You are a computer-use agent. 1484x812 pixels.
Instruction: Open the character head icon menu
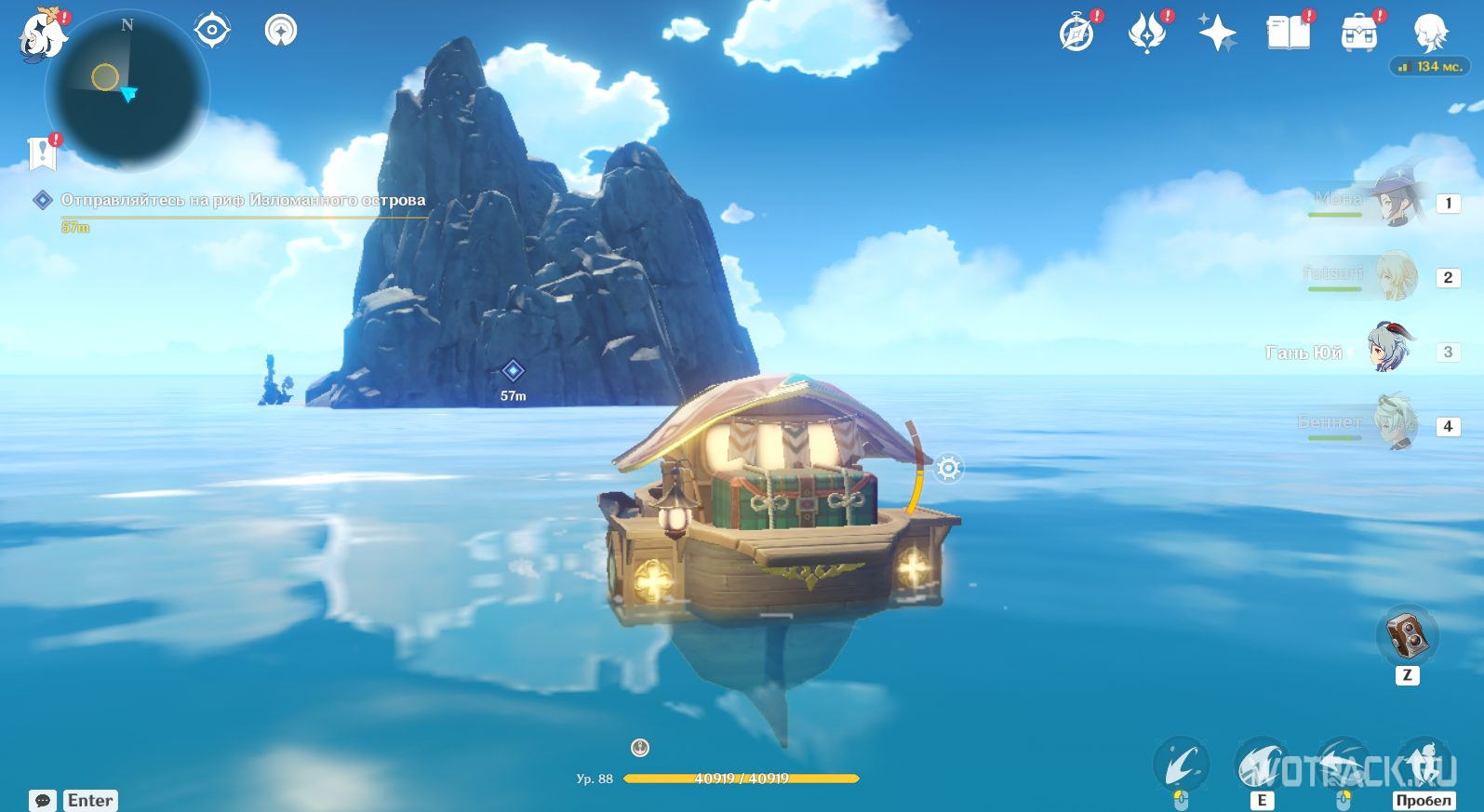(x=1428, y=33)
